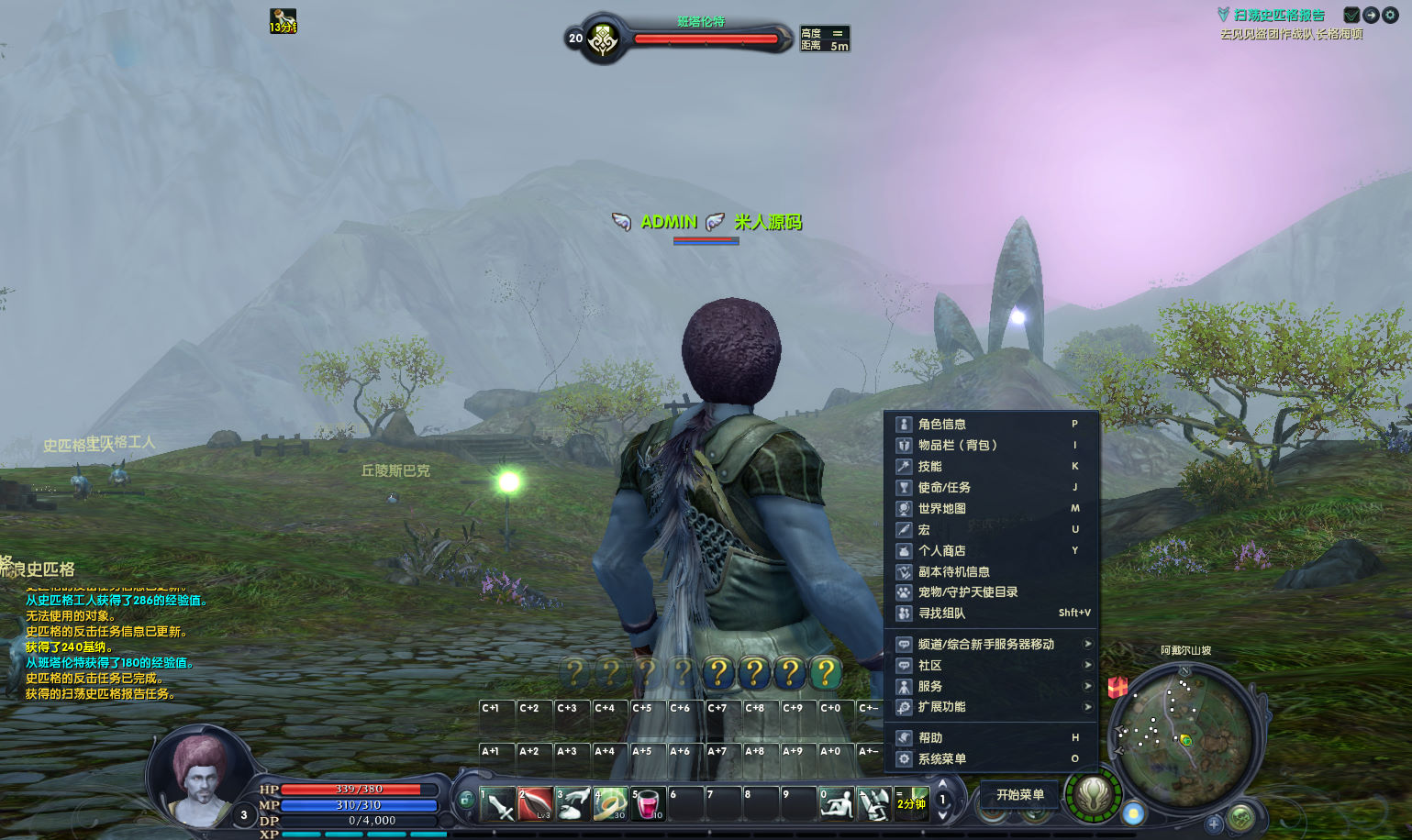This screenshot has width=1412, height=840.
Task: Open the red gift box icon
Action: coord(1117,687)
